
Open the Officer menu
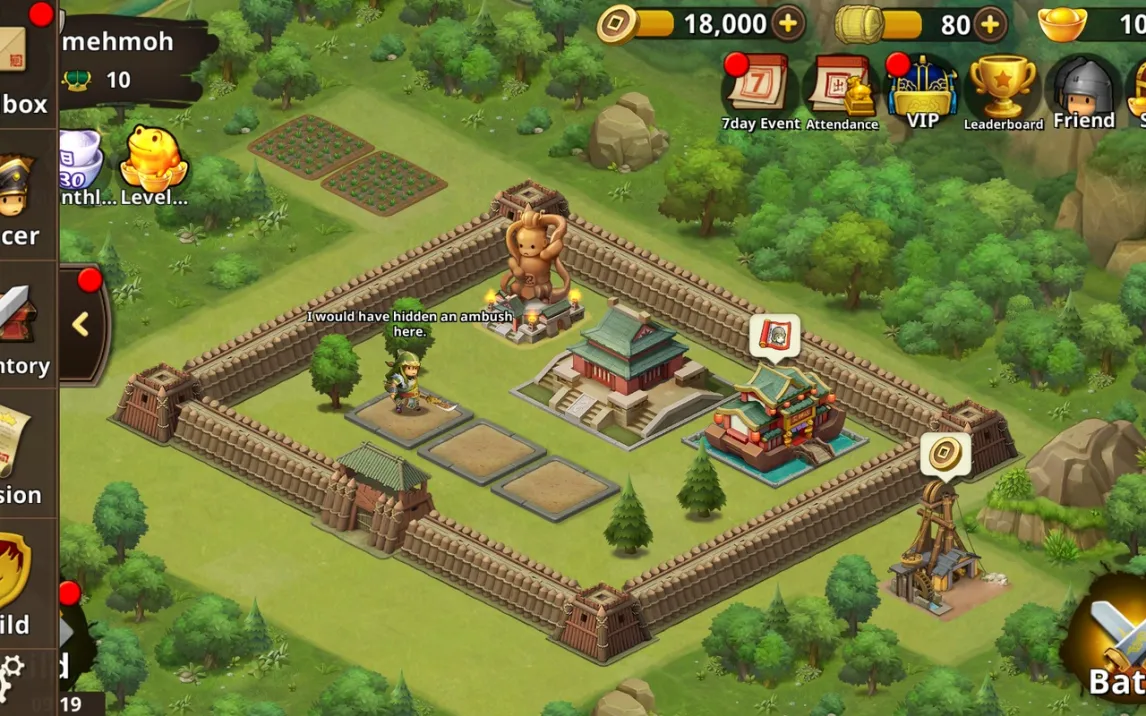[22, 200]
